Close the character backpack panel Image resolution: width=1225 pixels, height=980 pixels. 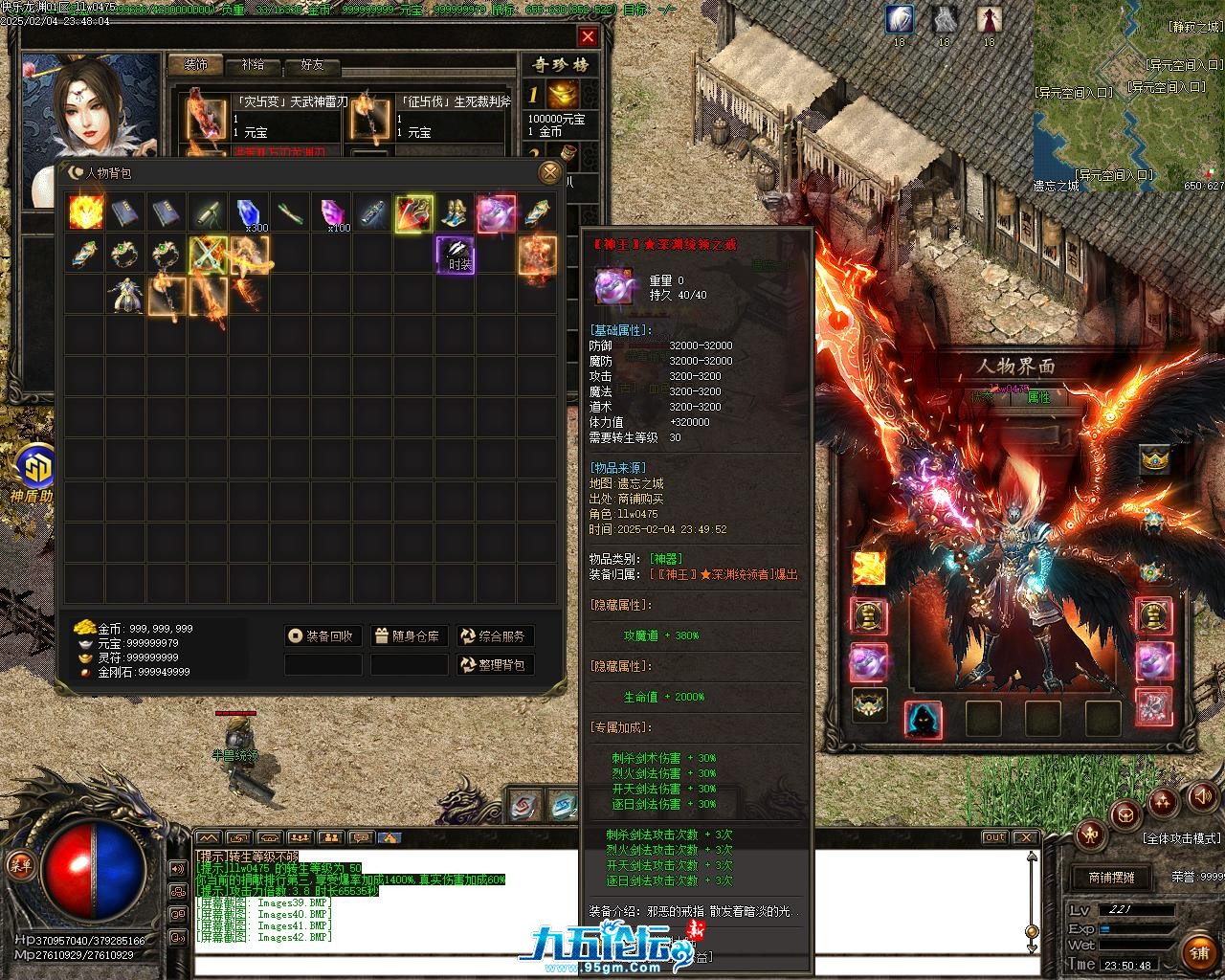(x=549, y=172)
